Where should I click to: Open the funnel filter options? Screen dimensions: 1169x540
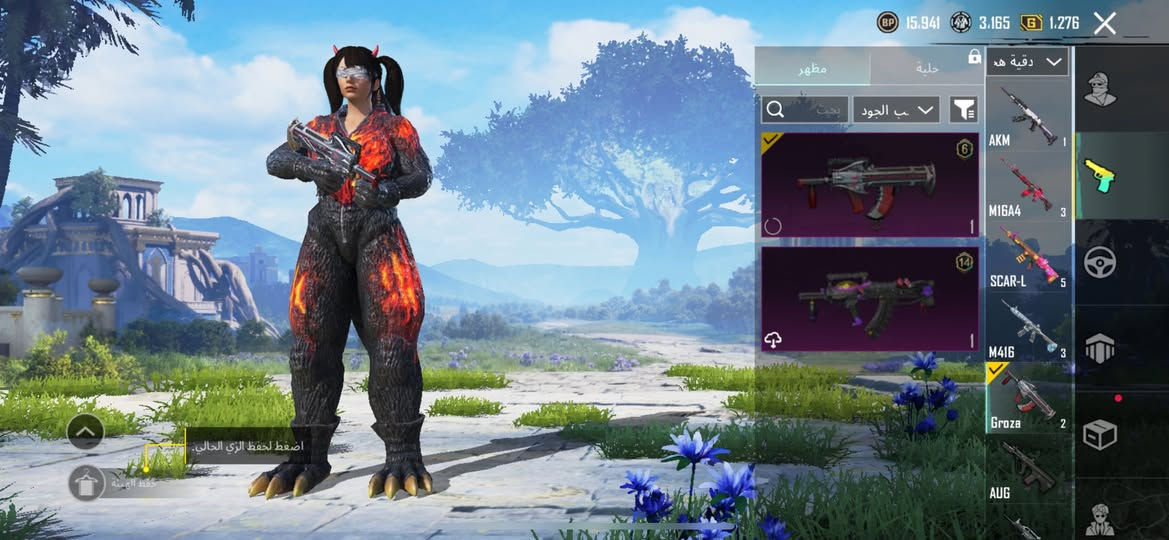pos(963,109)
